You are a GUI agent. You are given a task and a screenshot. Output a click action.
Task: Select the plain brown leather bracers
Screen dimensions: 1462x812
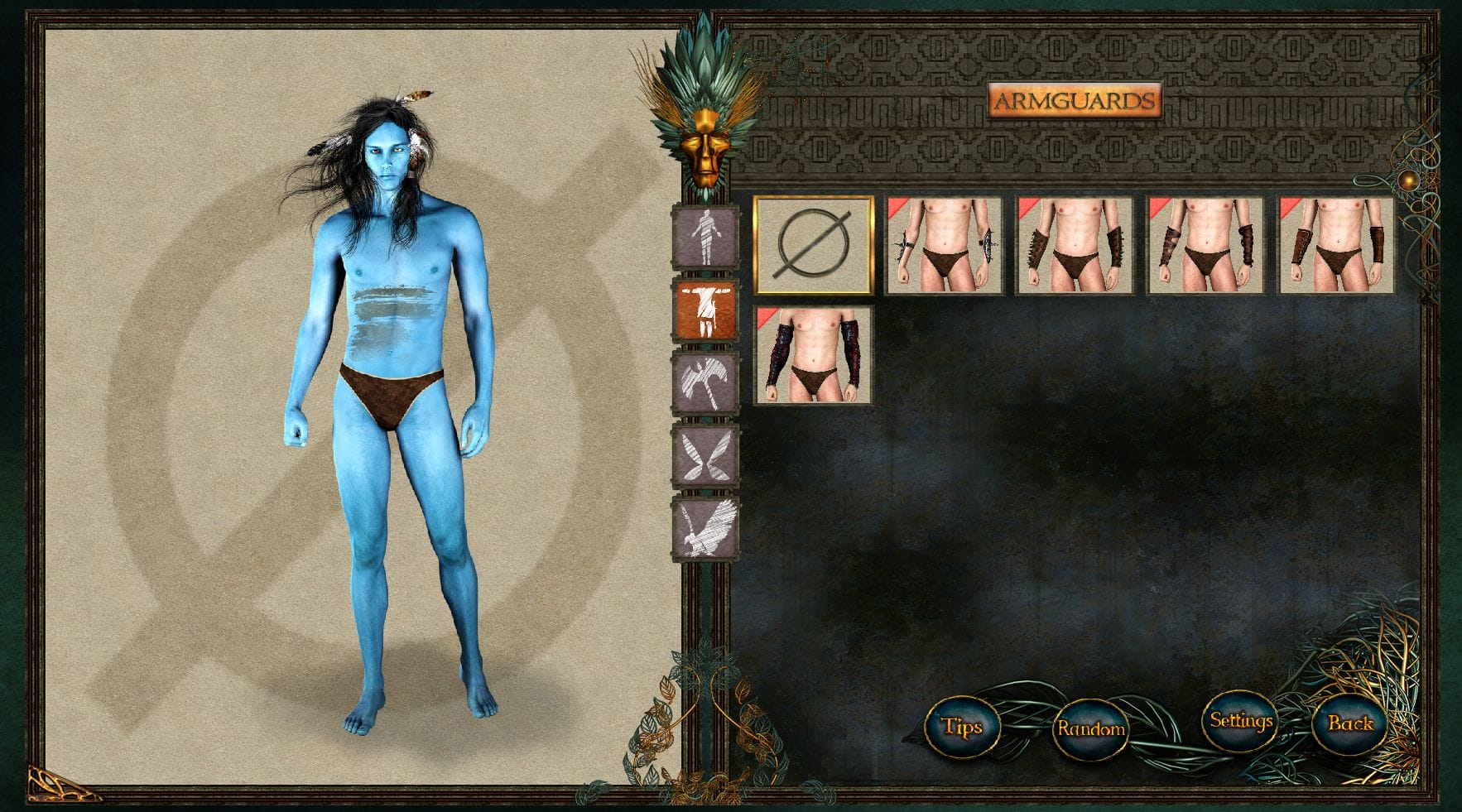(x=1335, y=245)
